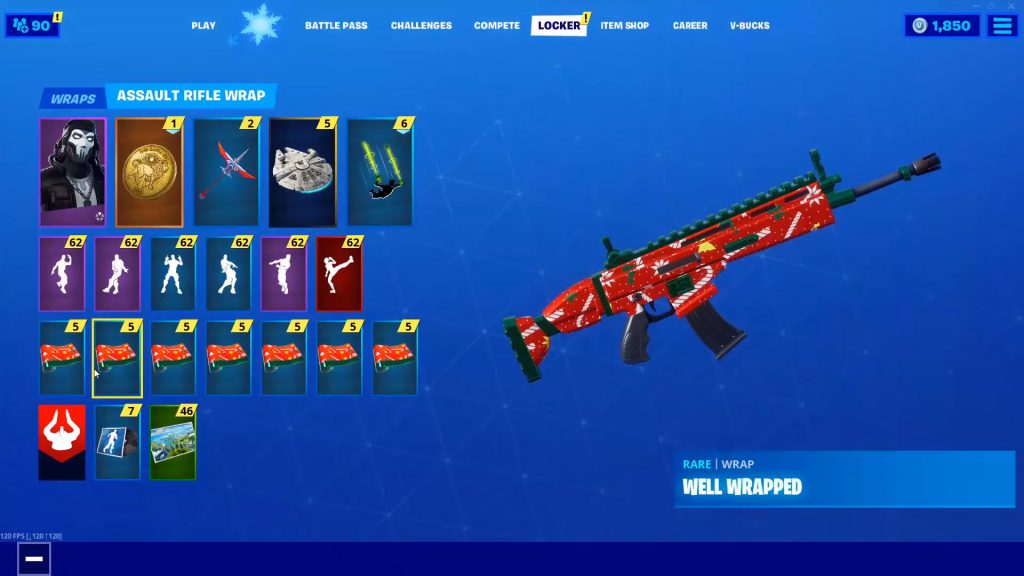The height and width of the screenshot is (576, 1024).
Task: Go to the V-Bucks tab
Action: pos(750,25)
